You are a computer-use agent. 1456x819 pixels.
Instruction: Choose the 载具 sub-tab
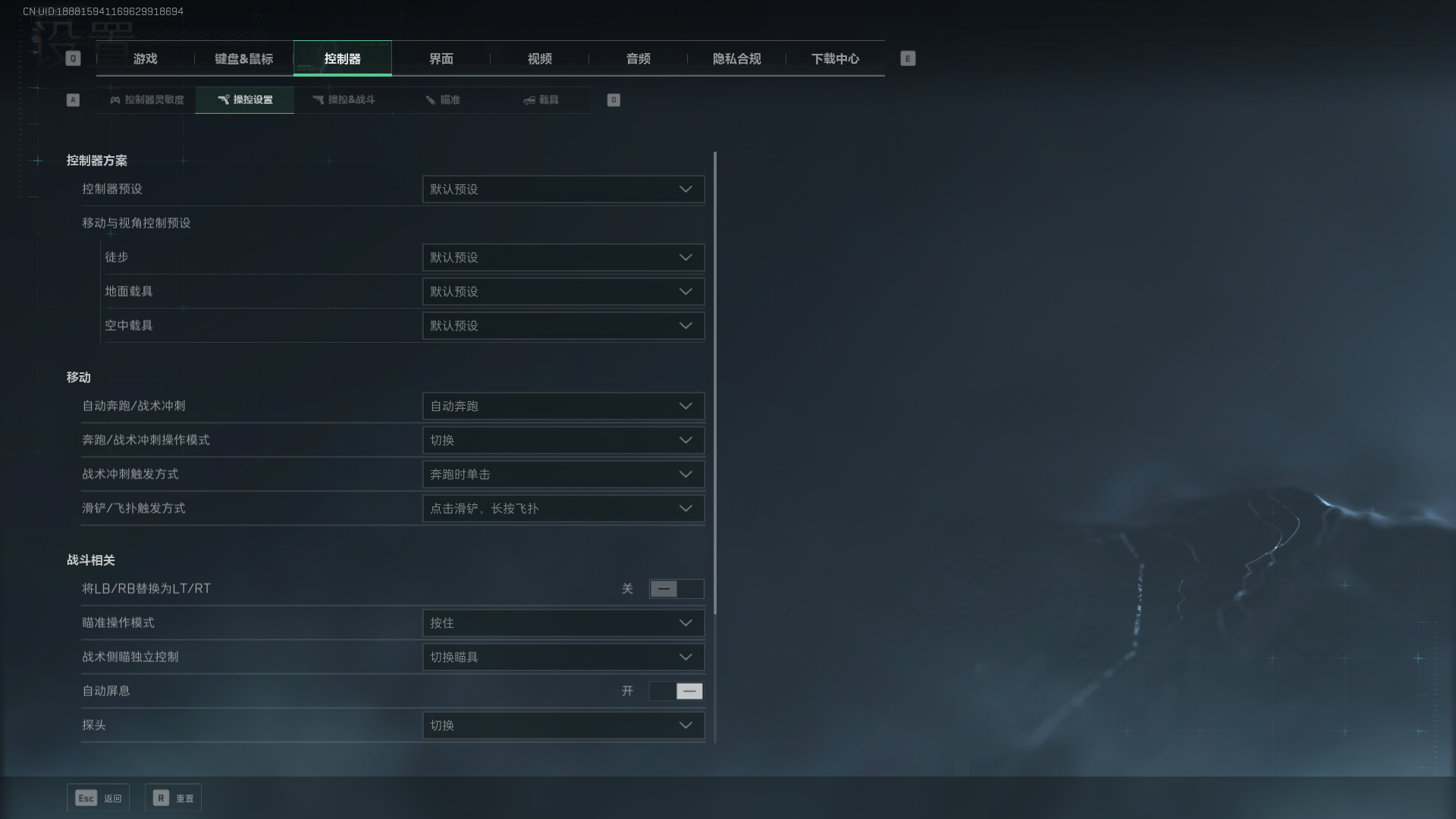tap(541, 100)
